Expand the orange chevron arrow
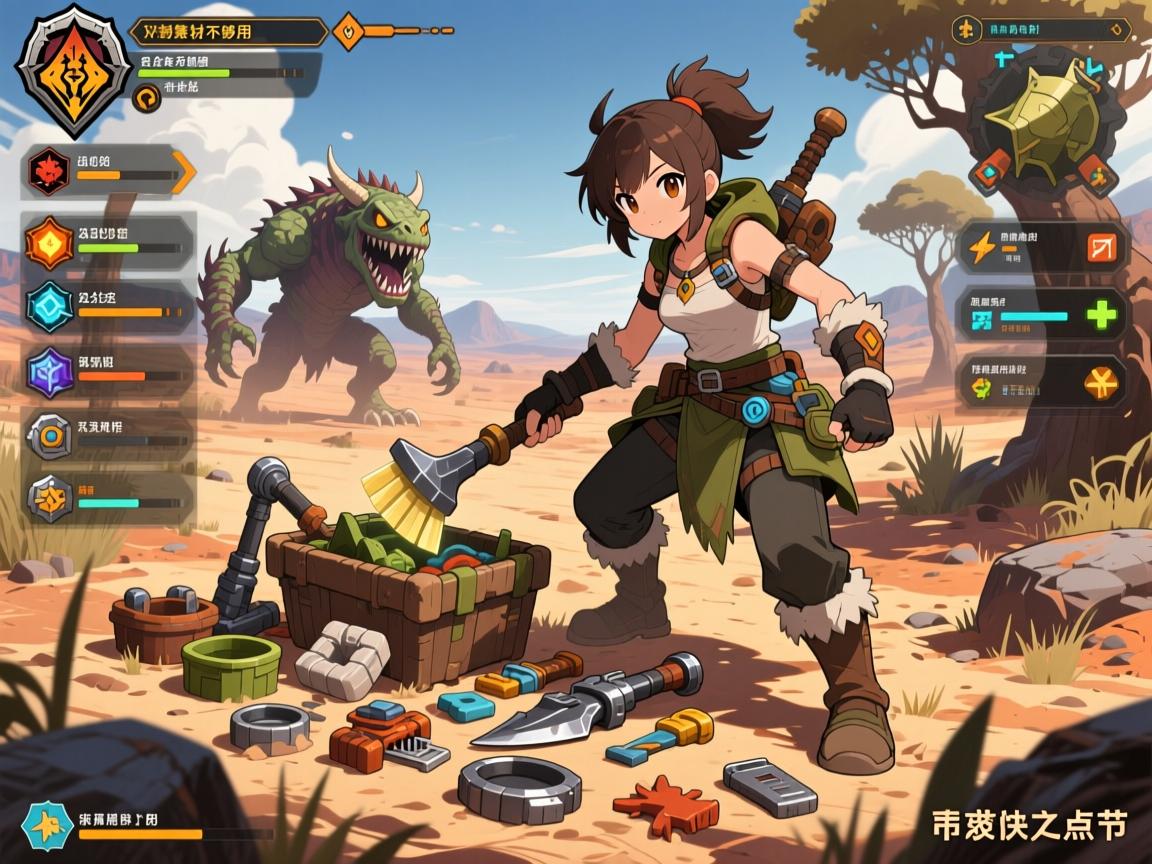Screen dimensions: 1152x864 point(183,171)
